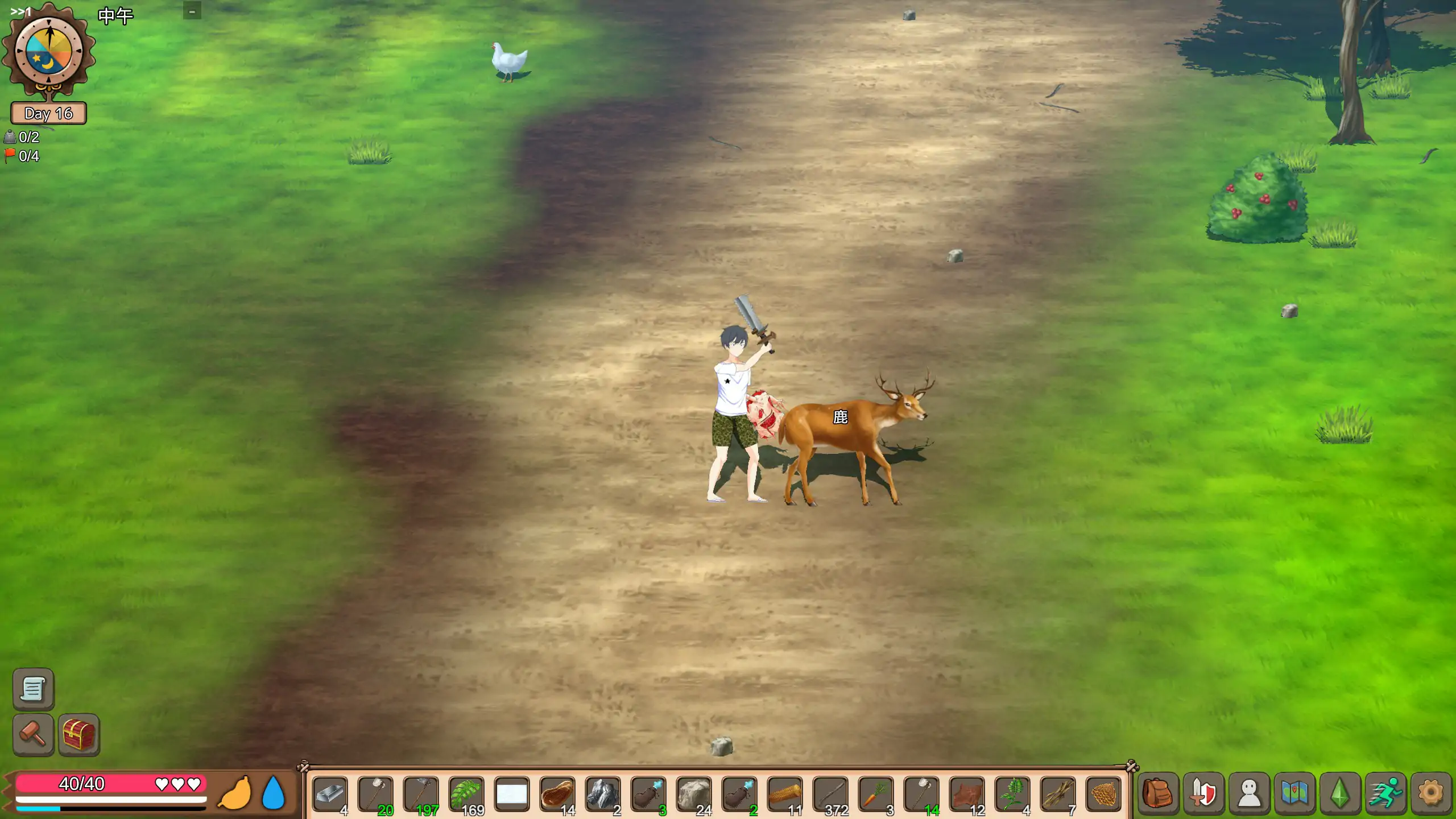Open the backpack inventory
Screen dimensions: 1456x819
(1158, 793)
